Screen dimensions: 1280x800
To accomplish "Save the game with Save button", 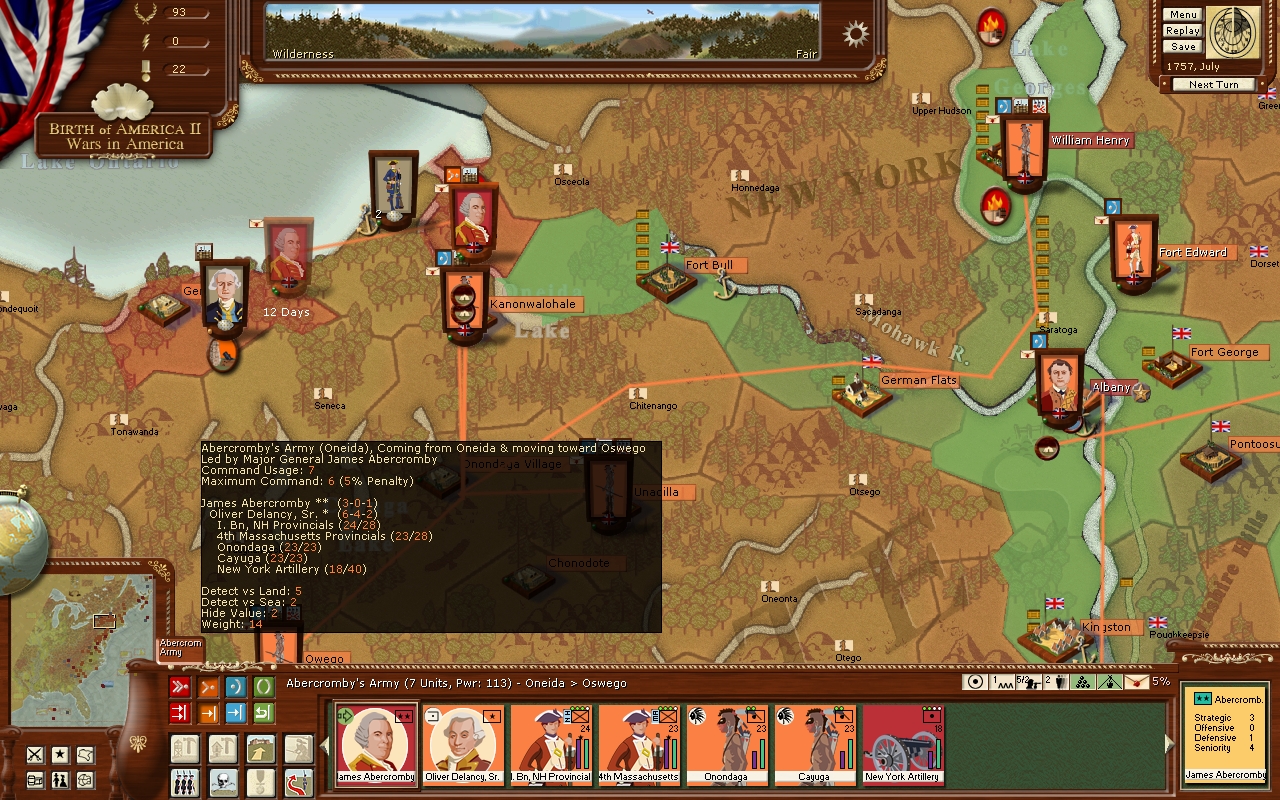I will 1182,47.
